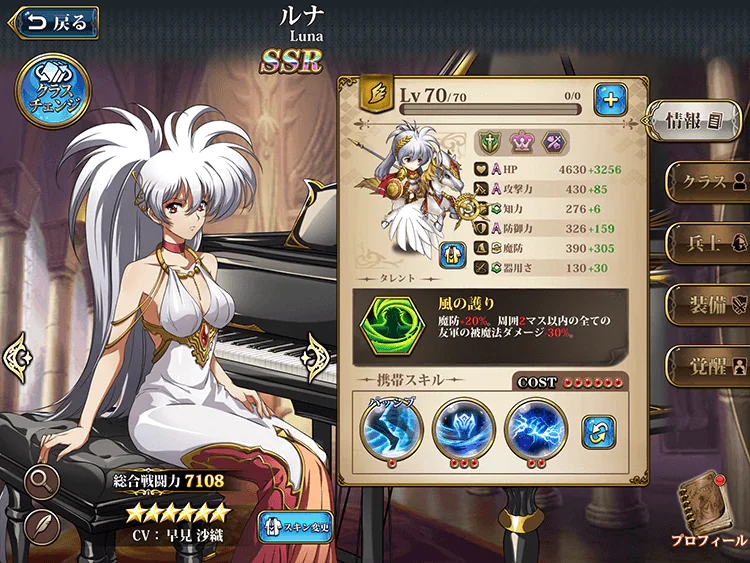Switch to the 情報 info tab
The width and height of the screenshot is (750, 563).
coord(696,122)
